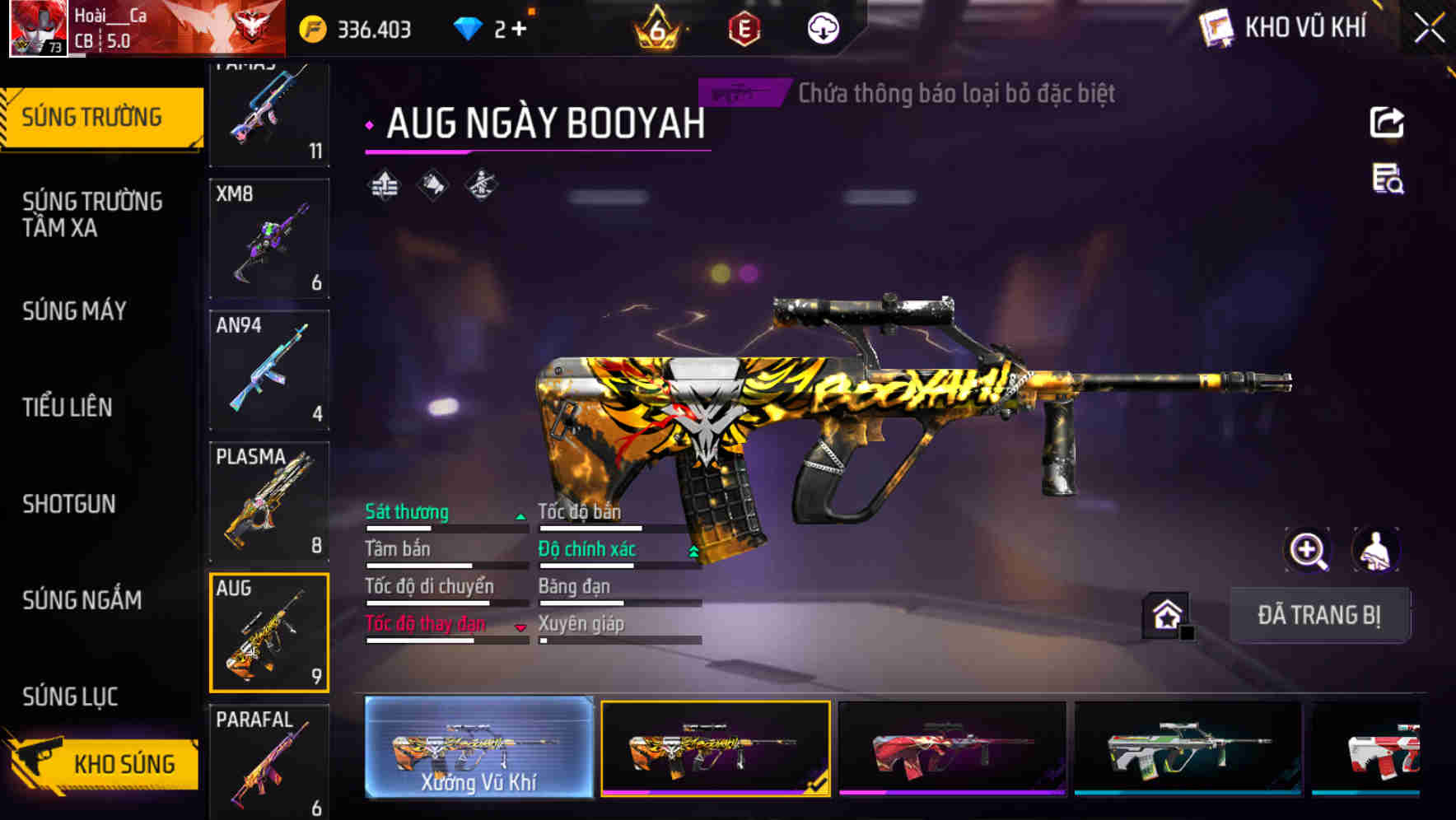Show the Shotgun weapon category

click(x=69, y=503)
